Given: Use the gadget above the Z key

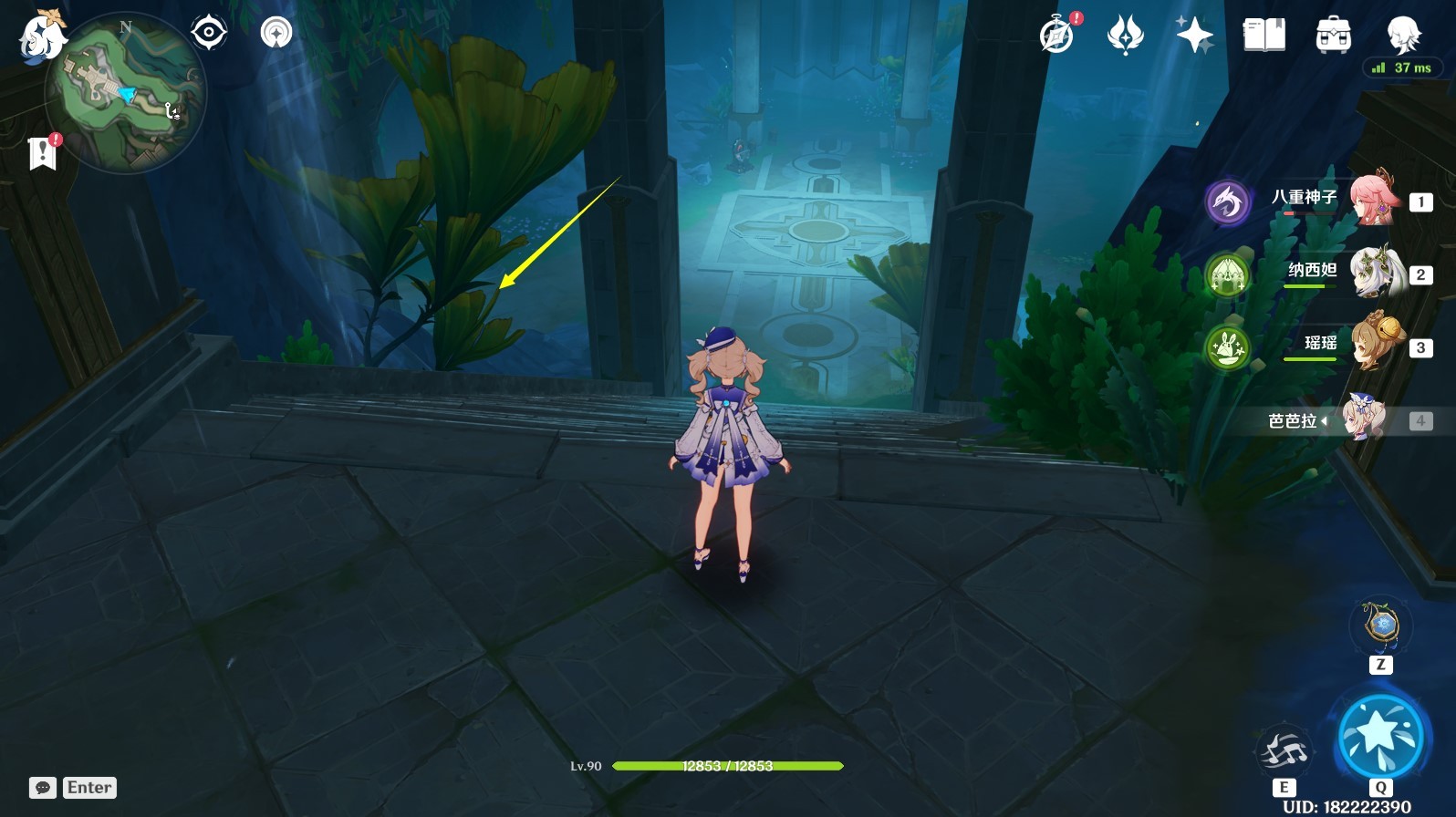Looking at the screenshot, I should click(x=1380, y=626).
